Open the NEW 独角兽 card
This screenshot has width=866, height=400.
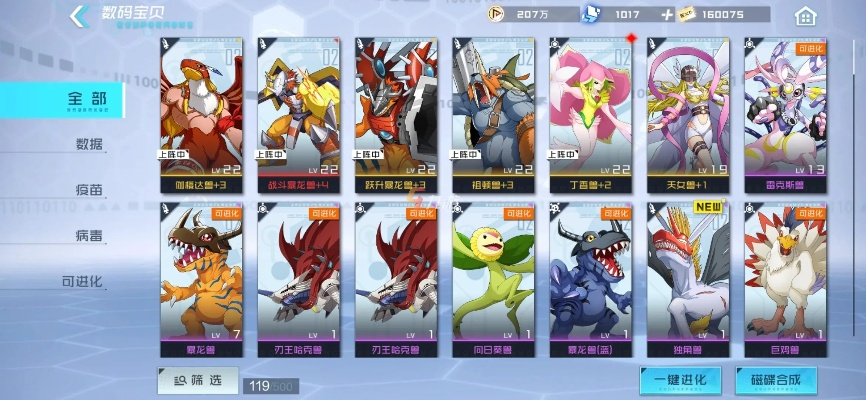687,280
